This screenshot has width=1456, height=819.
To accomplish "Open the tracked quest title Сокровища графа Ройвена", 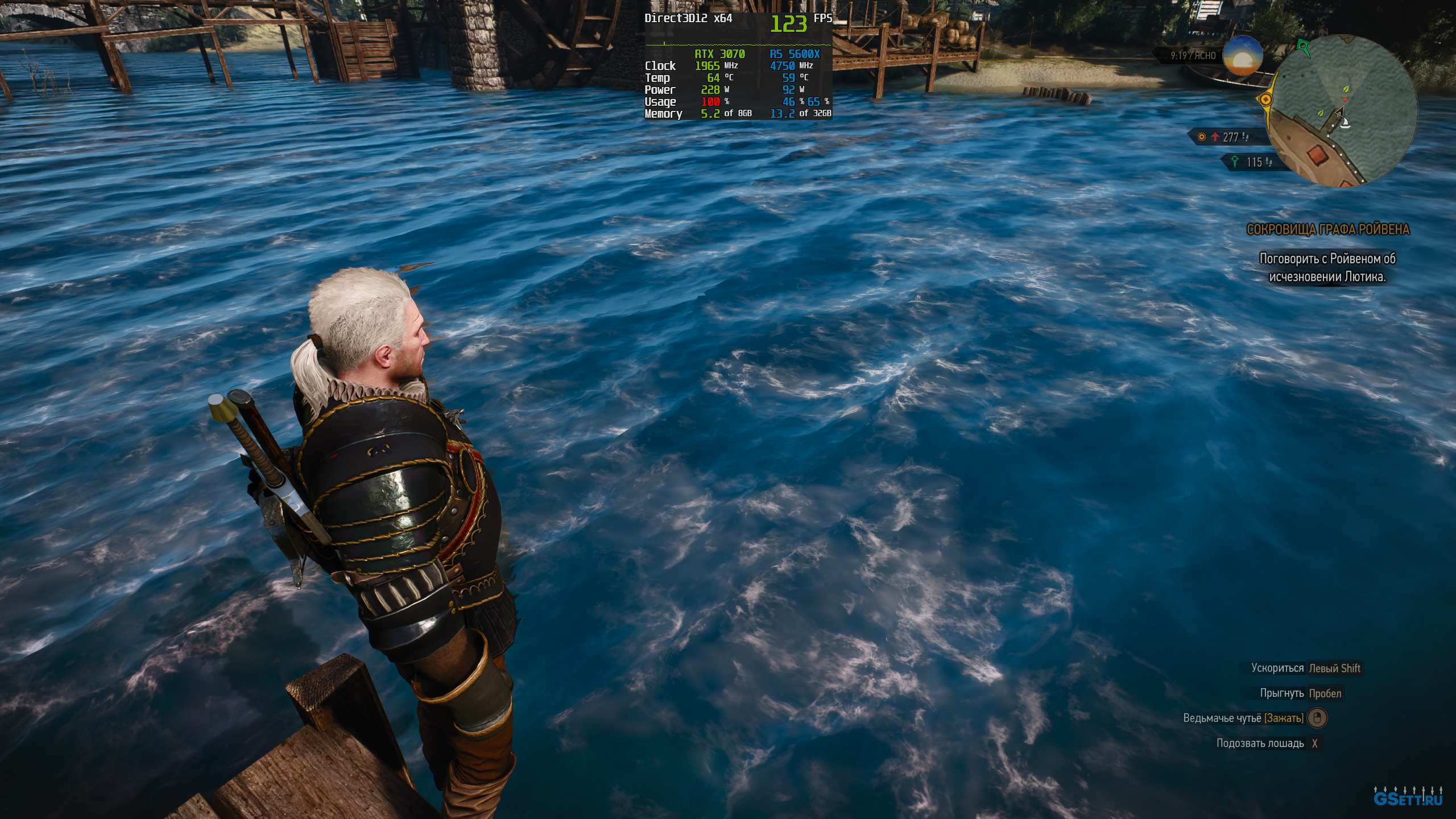I will (x=1327, y=229).
